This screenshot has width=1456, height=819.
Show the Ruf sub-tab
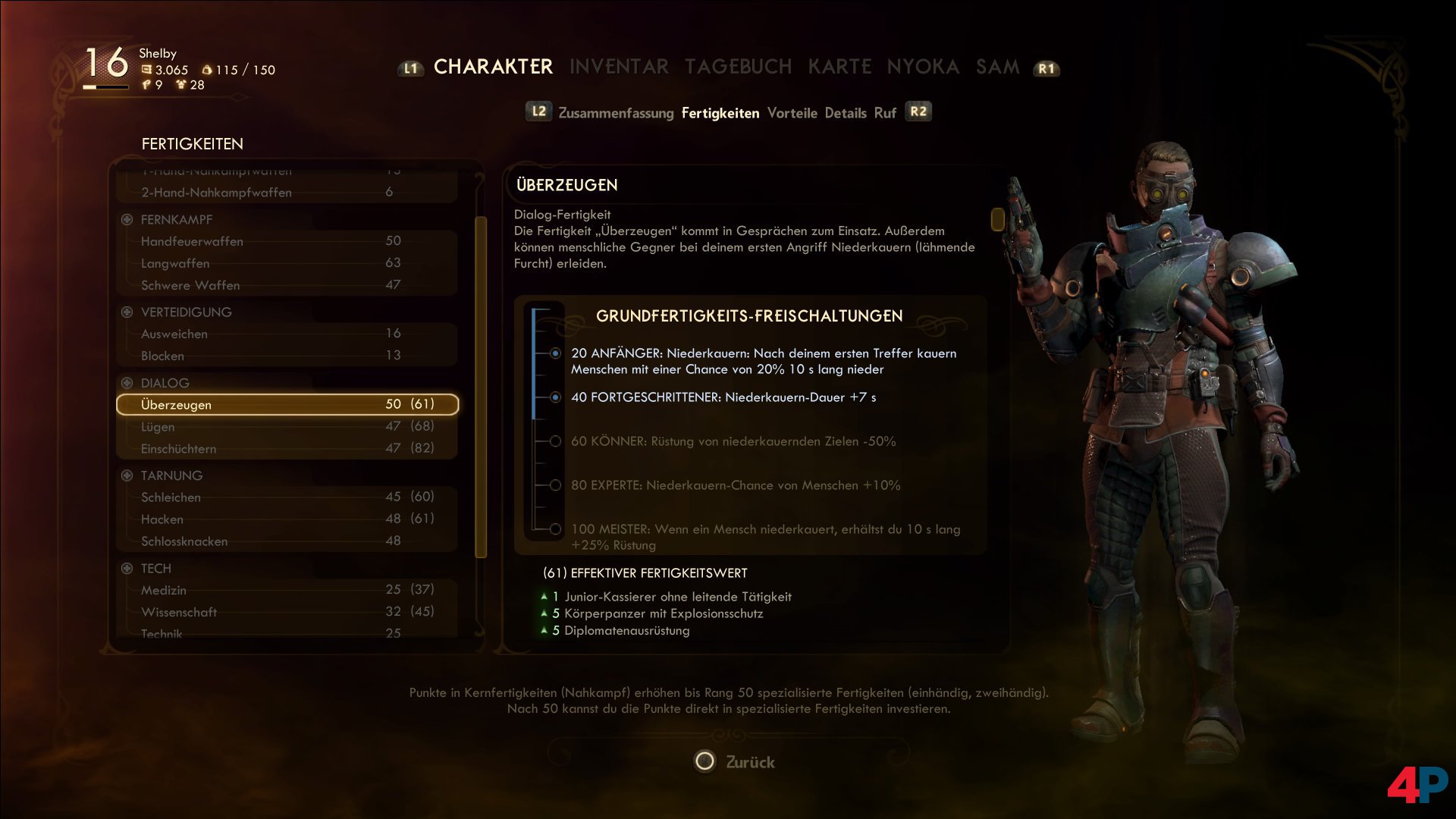click(x=885, y=113)
